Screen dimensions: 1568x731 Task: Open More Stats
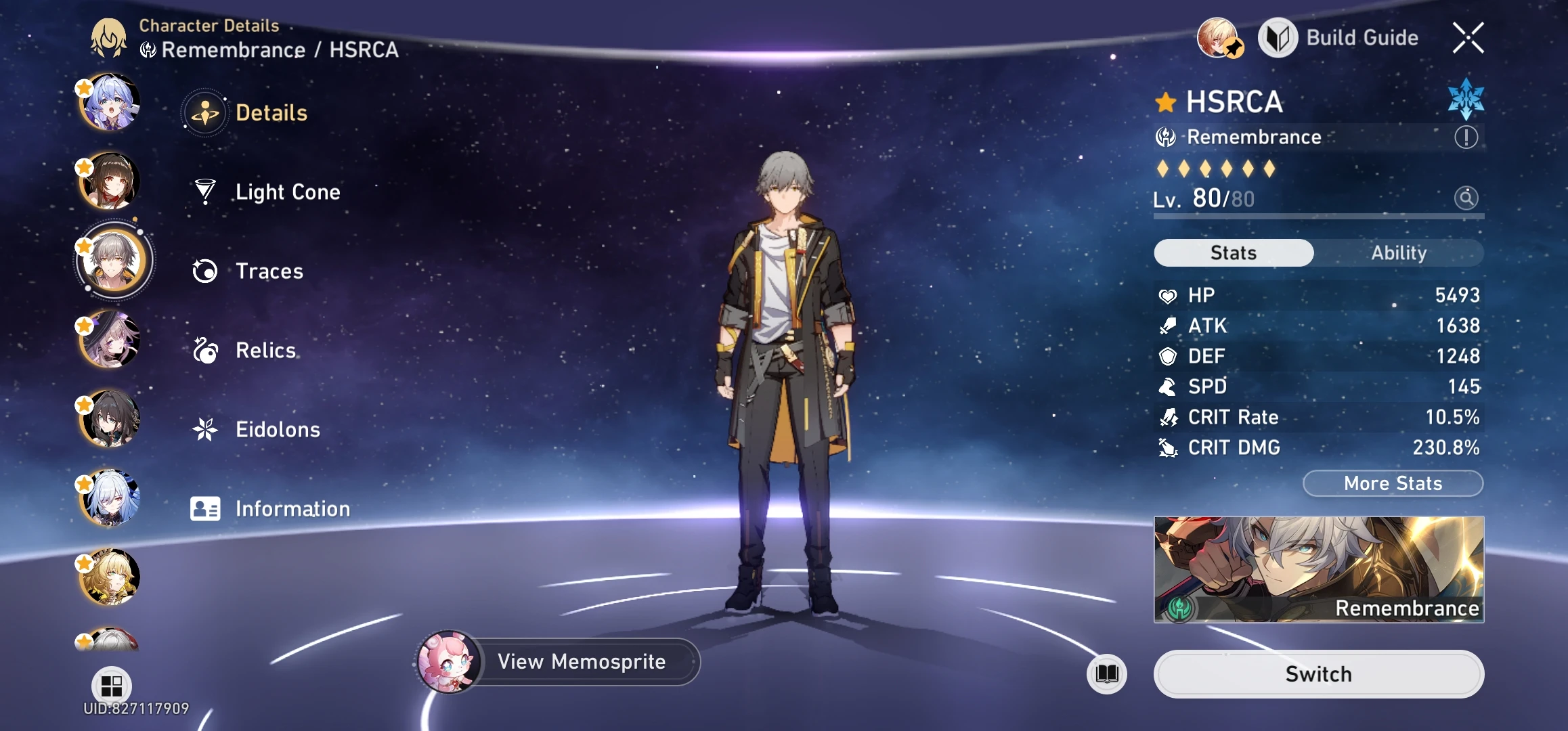click(x=1392, y=483)
